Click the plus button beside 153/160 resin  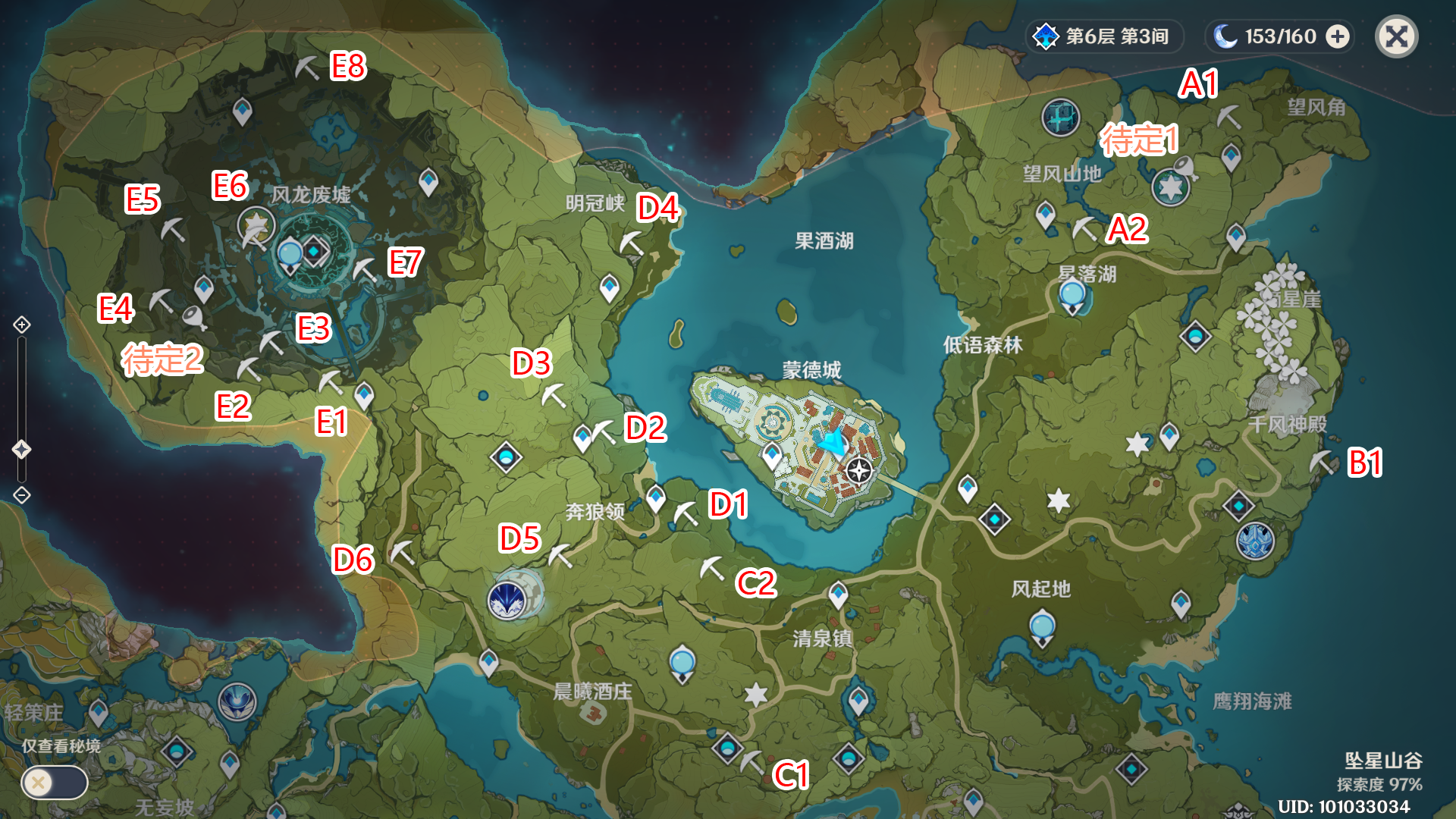click(x=1338, y=36)
